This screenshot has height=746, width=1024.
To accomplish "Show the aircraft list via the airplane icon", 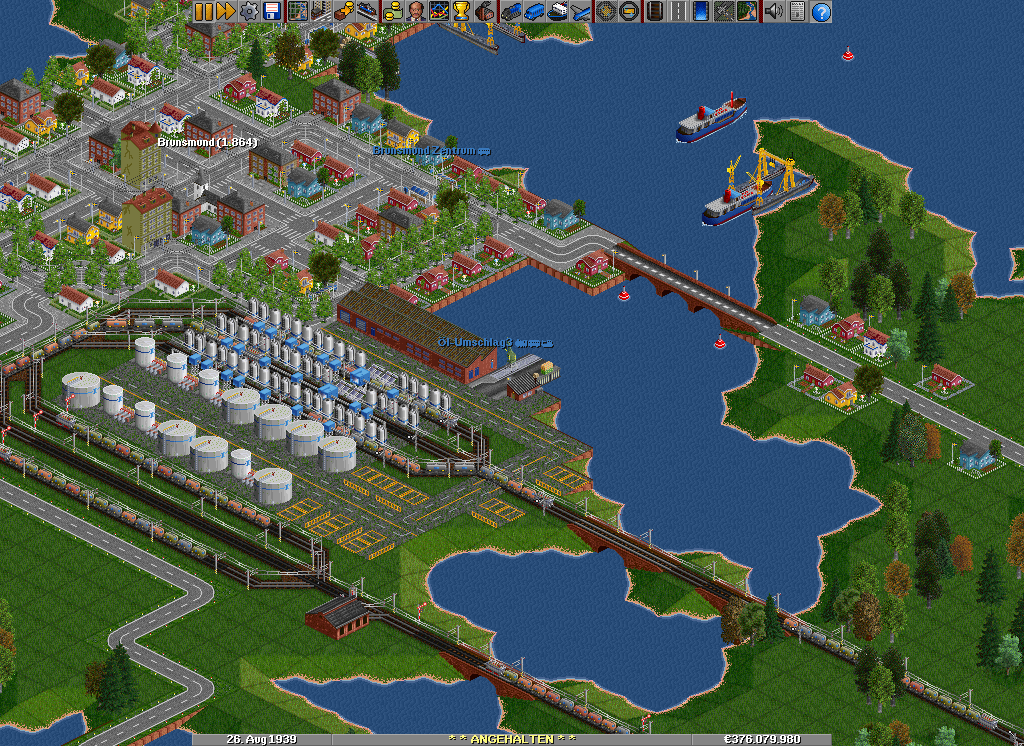I will 580,12.
